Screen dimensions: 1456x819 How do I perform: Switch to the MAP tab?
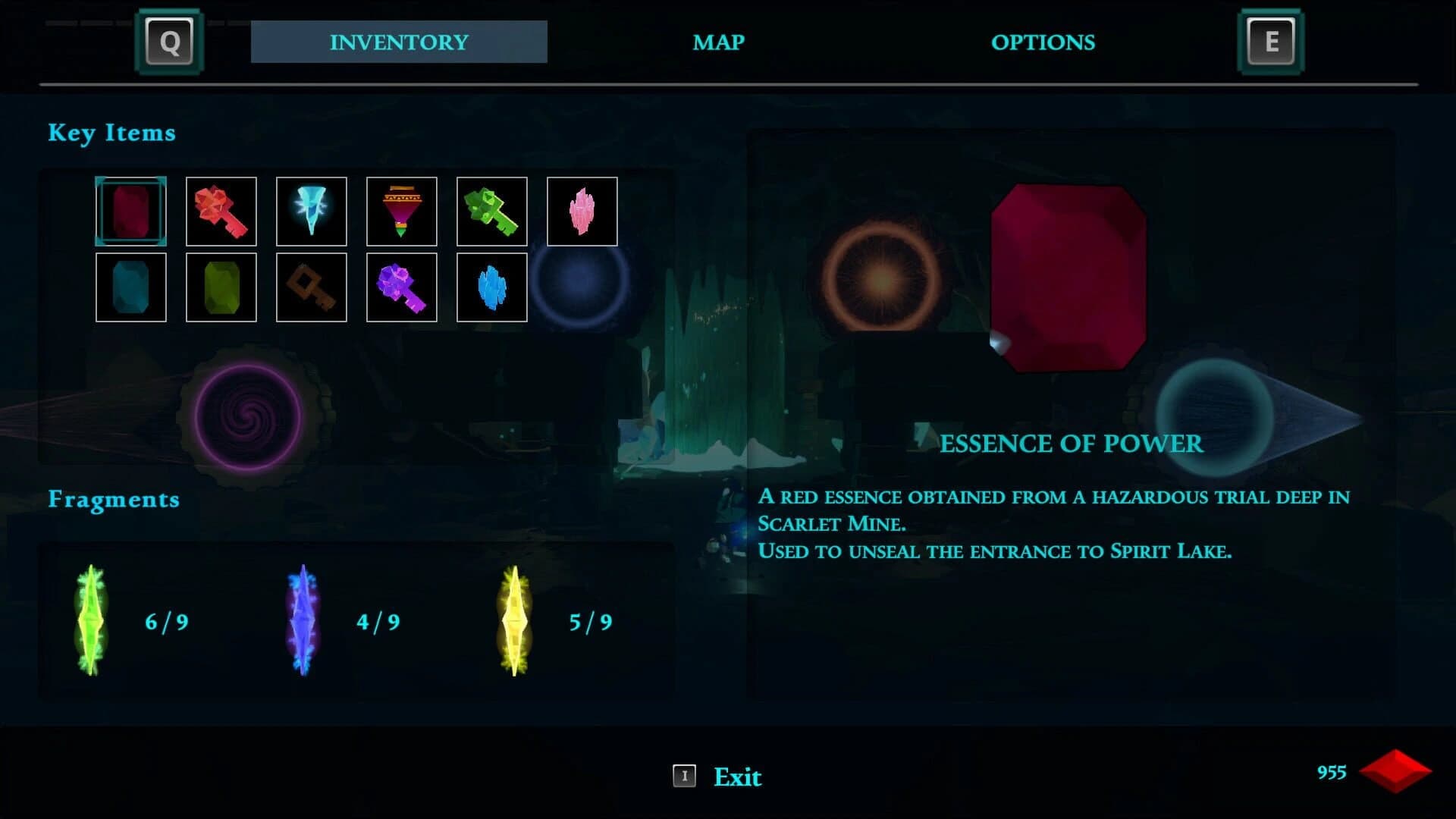(x=717, y=42)
